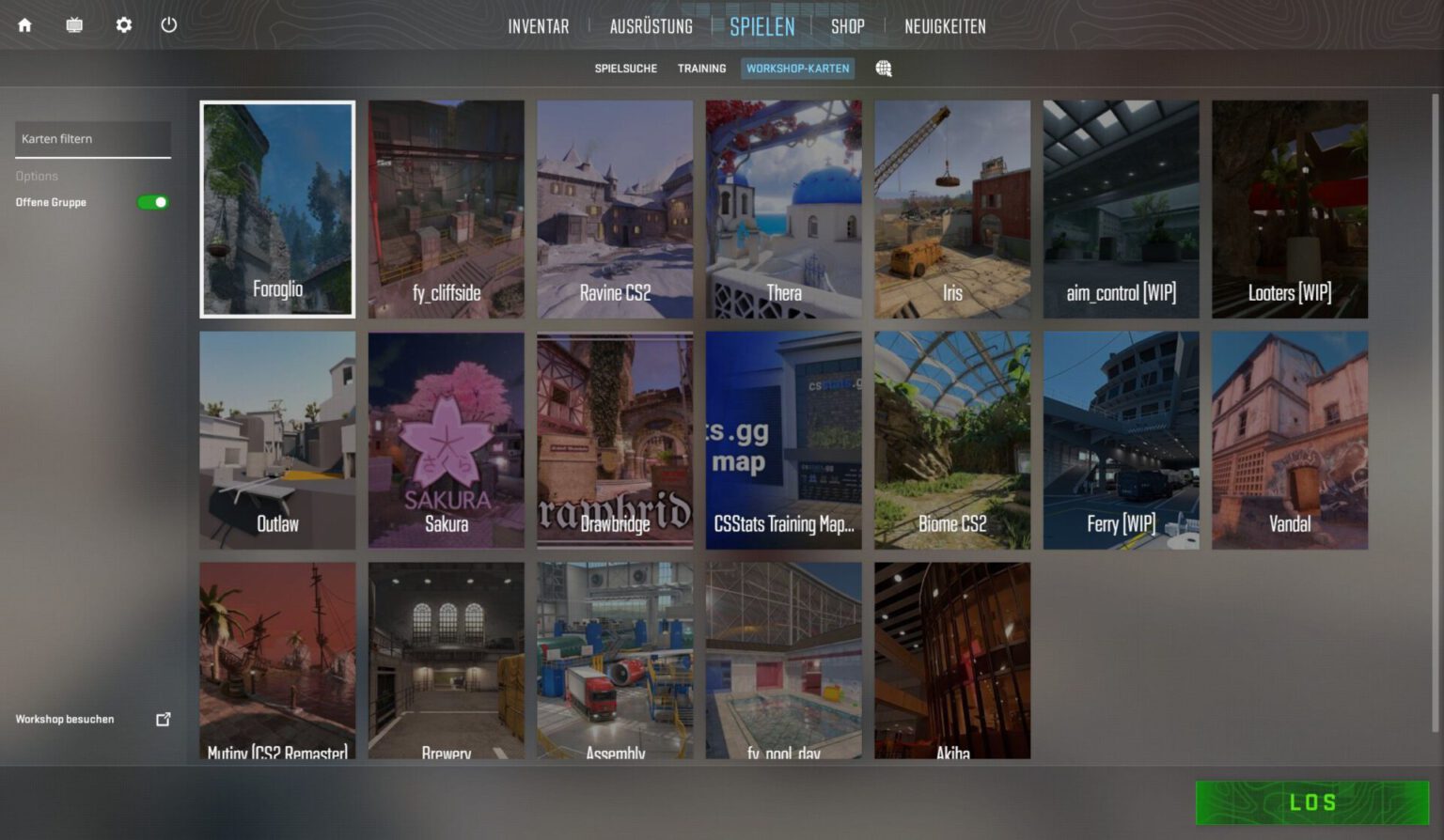Select the Foroglio map thumbnail
The height and width of the screenshot is (840, 1444).
pyautogui.click(x=277, y=209)
